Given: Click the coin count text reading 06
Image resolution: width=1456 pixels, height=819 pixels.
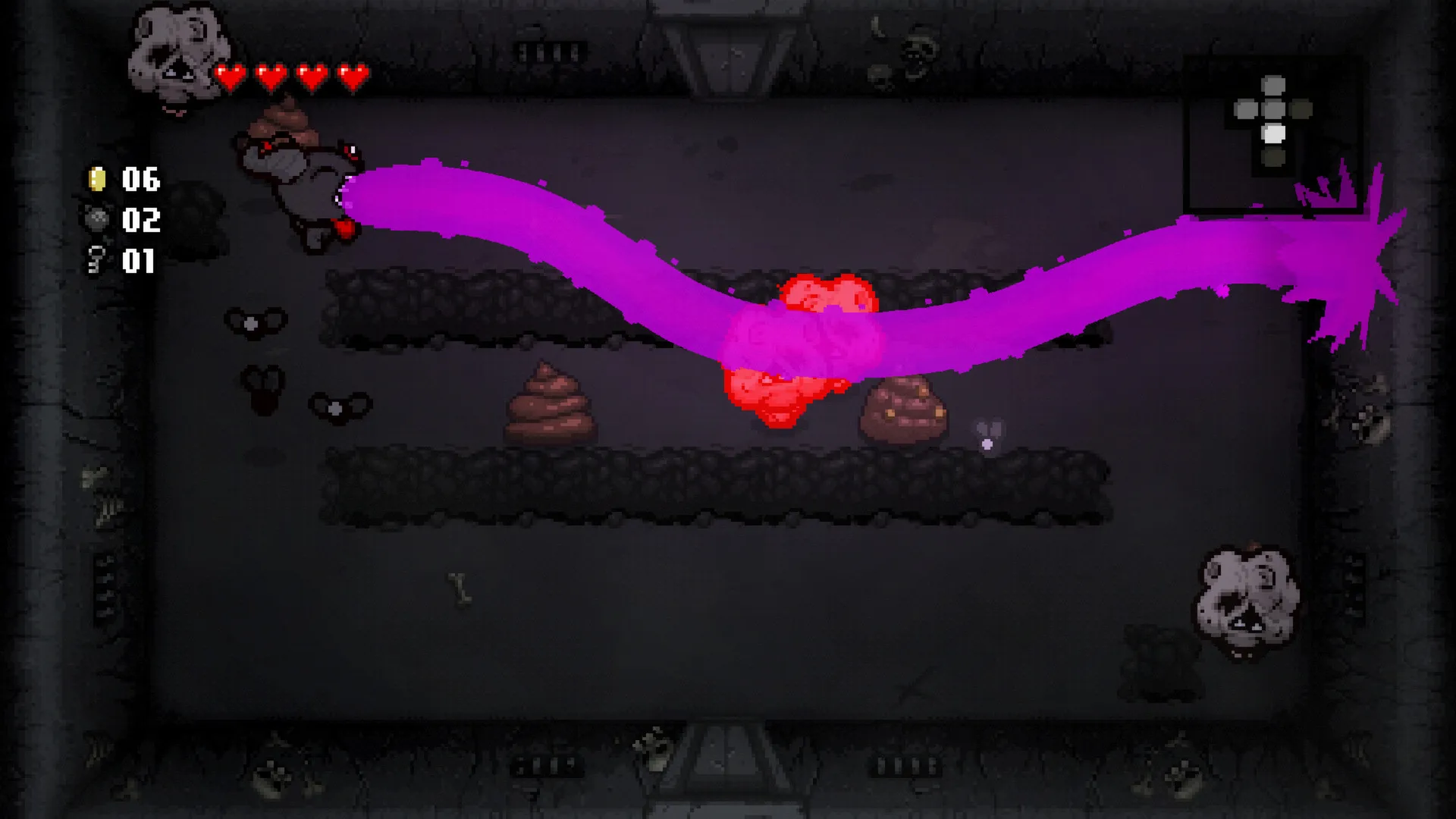Looking at the screenshot, I should (x=140, y=180).
